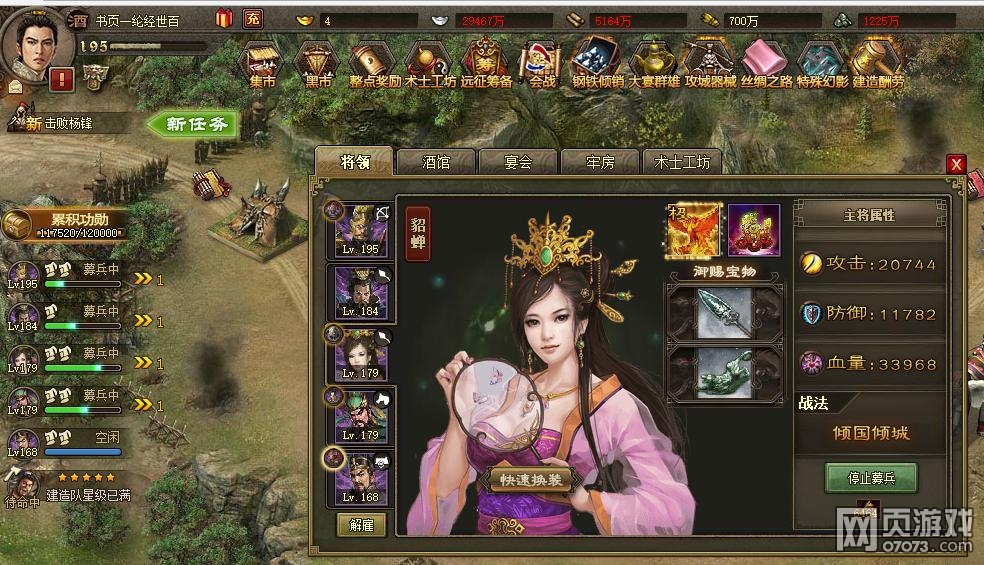Select the spearhead treasure slot
This screenshot has width=984, height=565.
[x=724, y=311]
